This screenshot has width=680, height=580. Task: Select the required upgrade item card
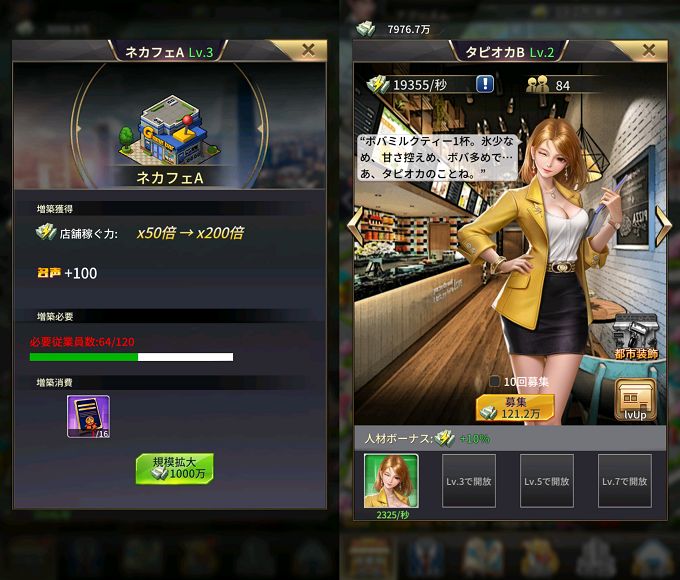88,416
